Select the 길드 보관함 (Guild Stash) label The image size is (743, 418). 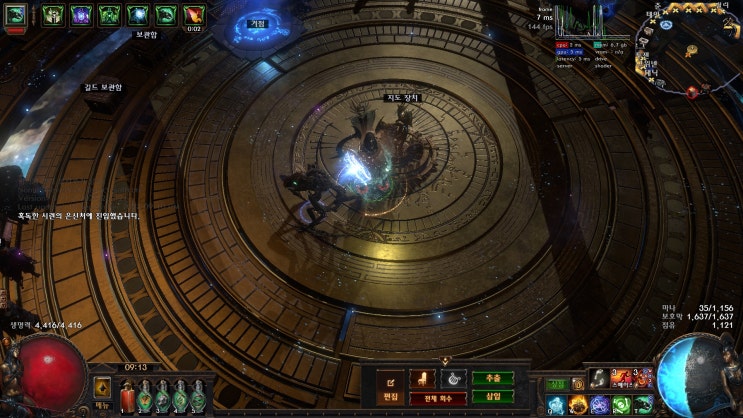101,88
